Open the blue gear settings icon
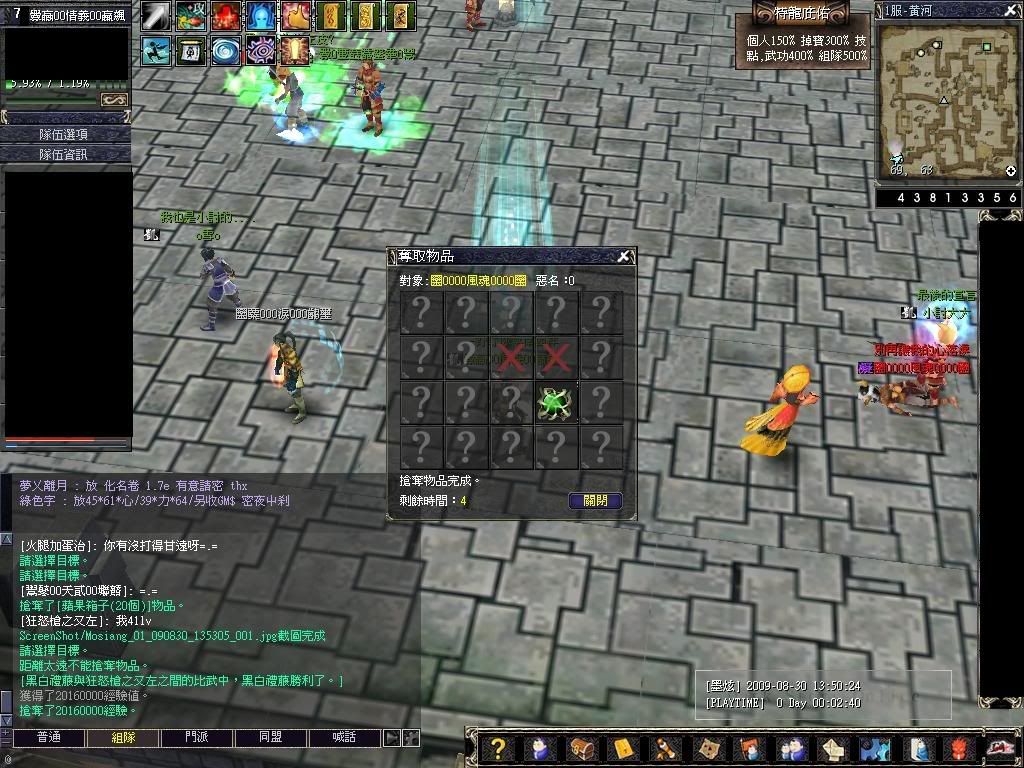Viewport: 1024px width, 768px height. [x=876, y=749]
